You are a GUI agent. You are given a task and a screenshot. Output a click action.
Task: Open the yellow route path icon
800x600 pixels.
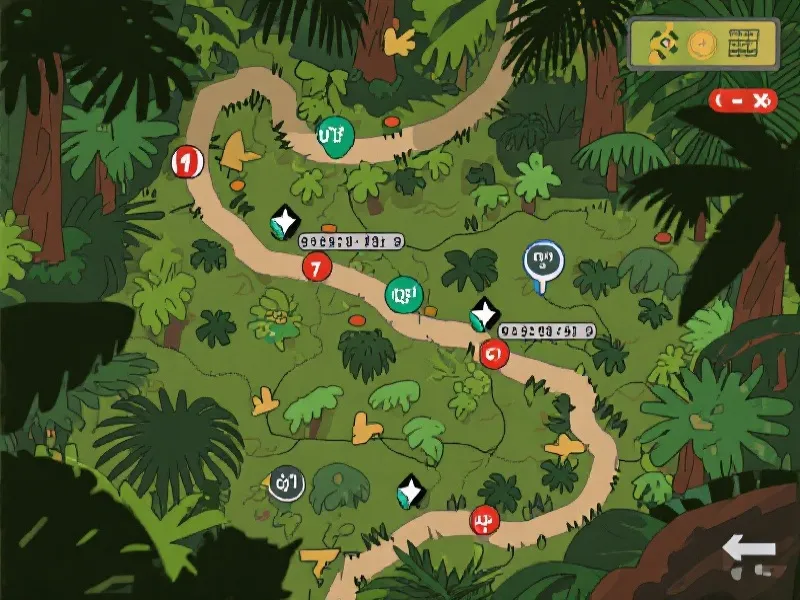point(662,43)
